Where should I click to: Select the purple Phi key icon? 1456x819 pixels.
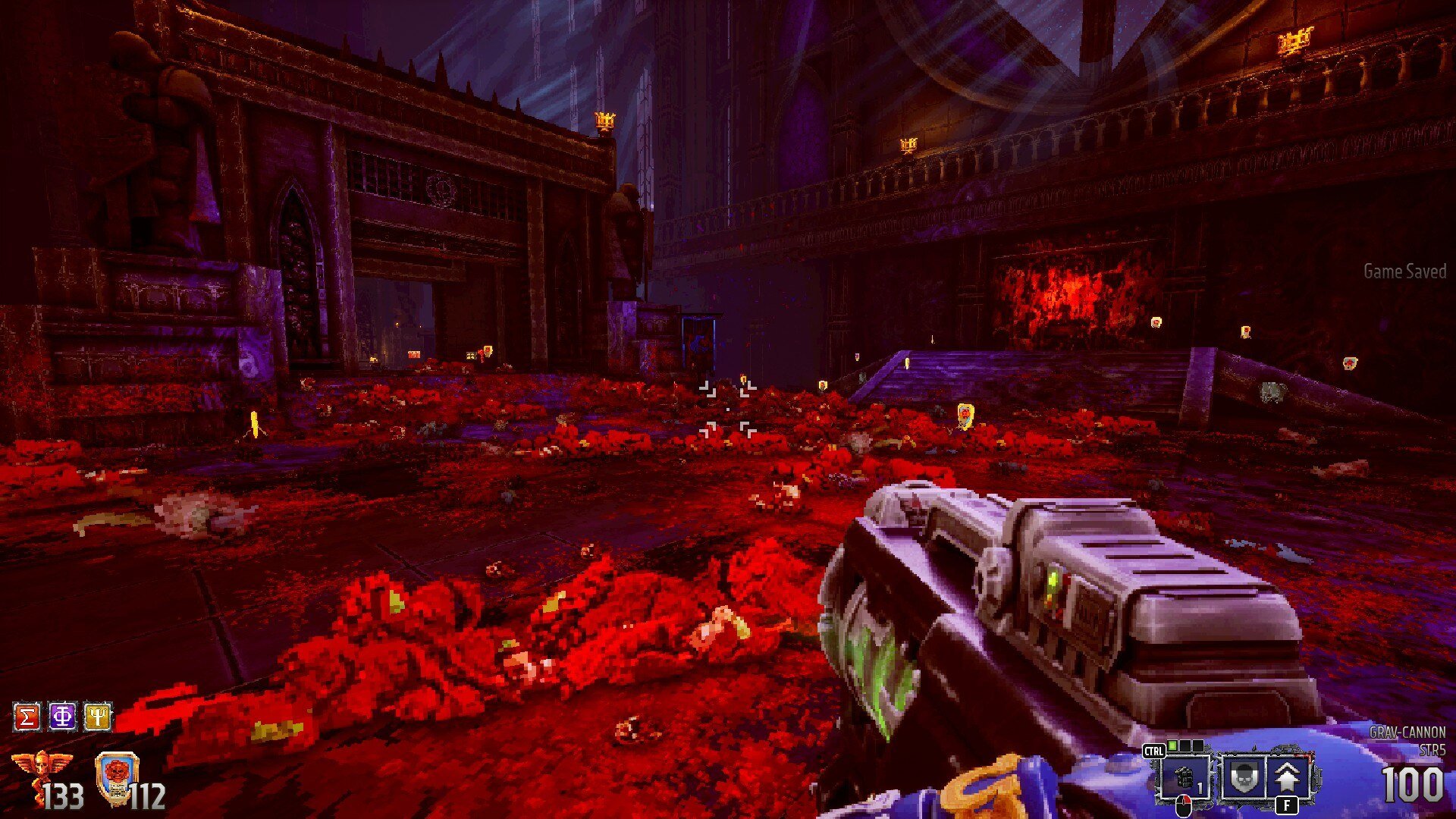coord(62,717)
